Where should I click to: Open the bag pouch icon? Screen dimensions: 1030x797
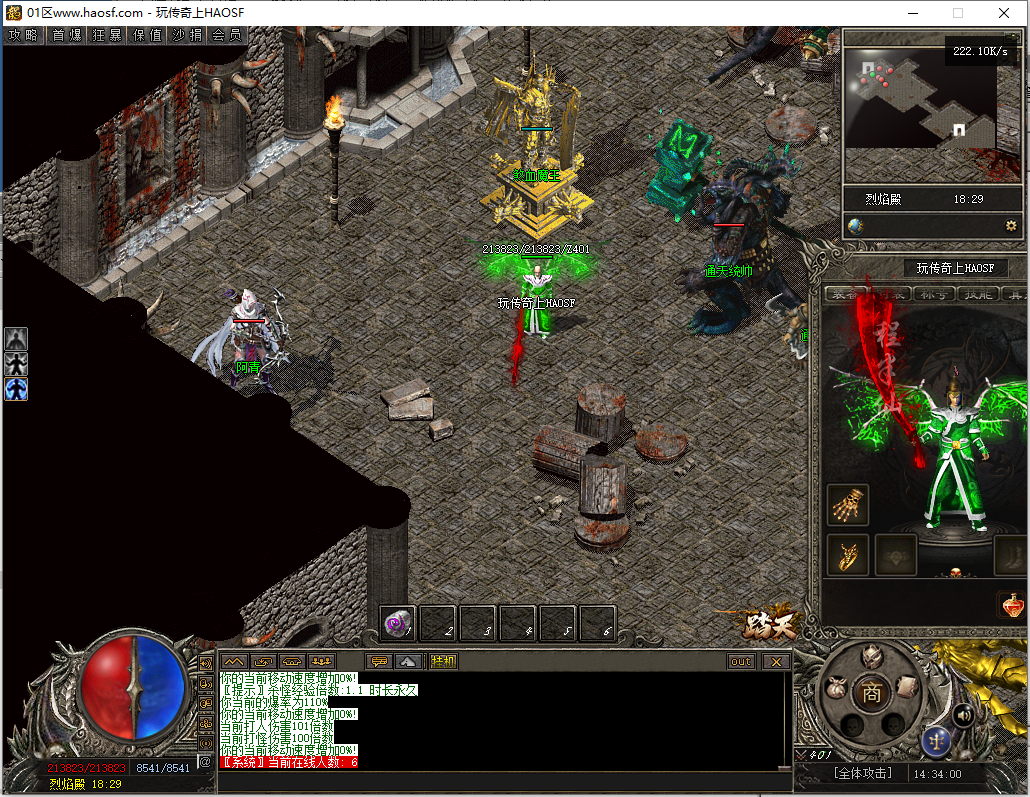(836, 690)
